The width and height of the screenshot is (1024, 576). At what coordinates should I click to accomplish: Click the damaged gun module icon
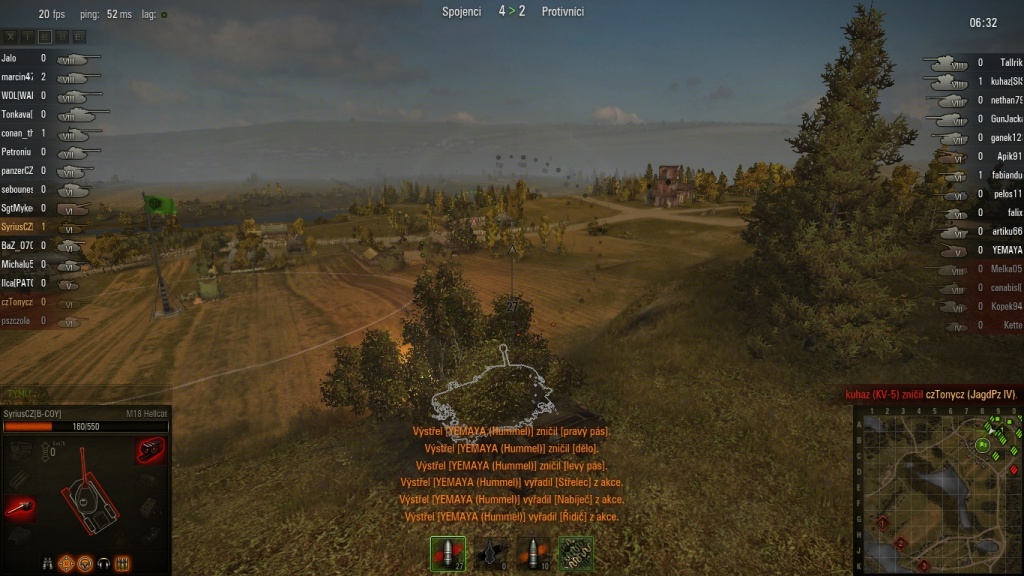pos(20,508)
